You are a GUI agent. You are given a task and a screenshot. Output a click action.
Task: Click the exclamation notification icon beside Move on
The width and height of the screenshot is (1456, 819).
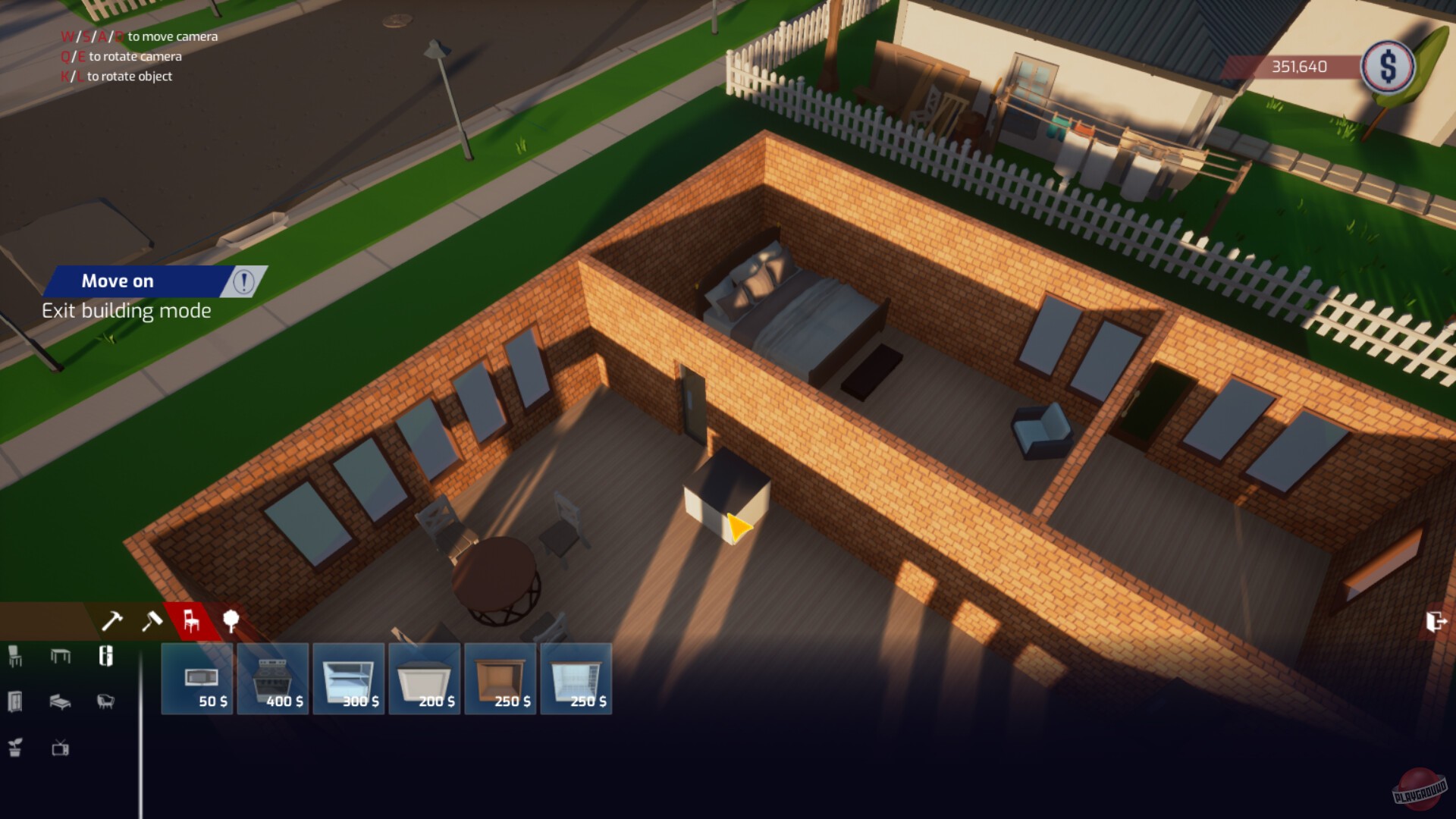(243, 281)
